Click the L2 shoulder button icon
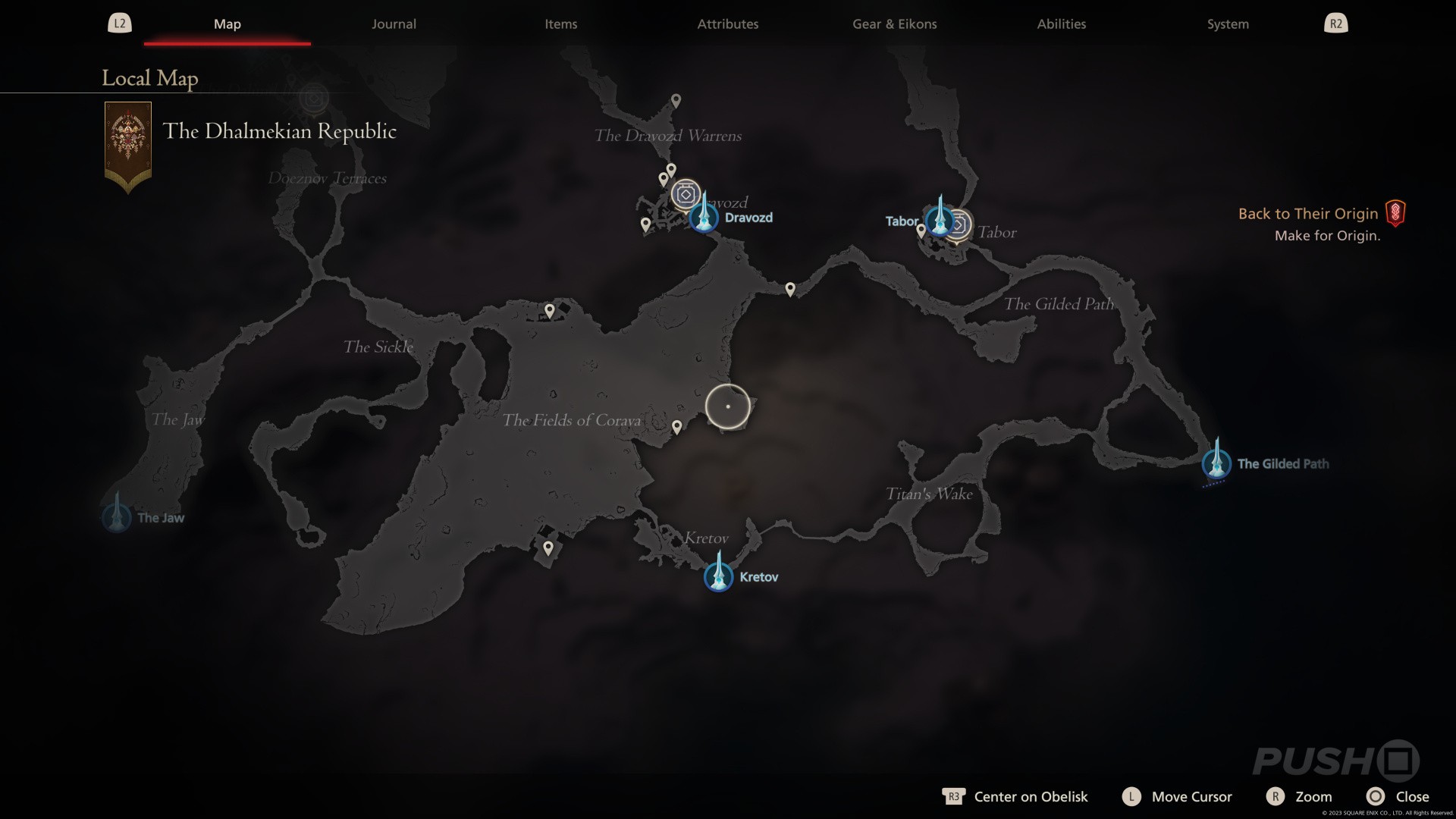The height and width of the screenshot is (819, 1456). pyautogui.click(x=120, y=23)
